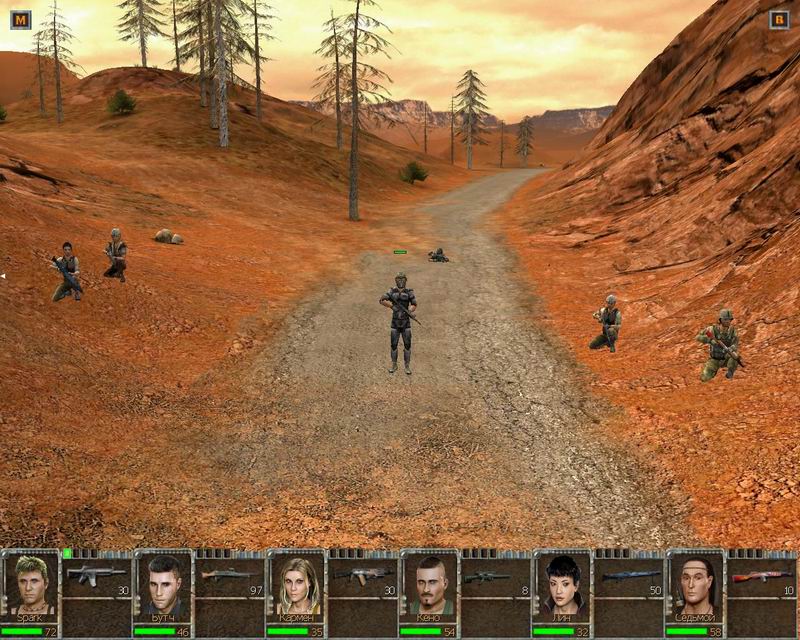Select Spark's portrait
Viewport: 800px width, 640px height.
[31, 583]
